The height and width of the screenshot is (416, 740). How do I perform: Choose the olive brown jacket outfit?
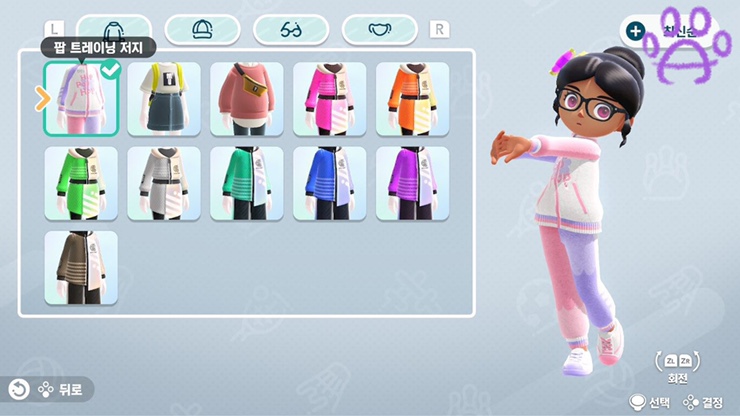[x=81, y=268]
